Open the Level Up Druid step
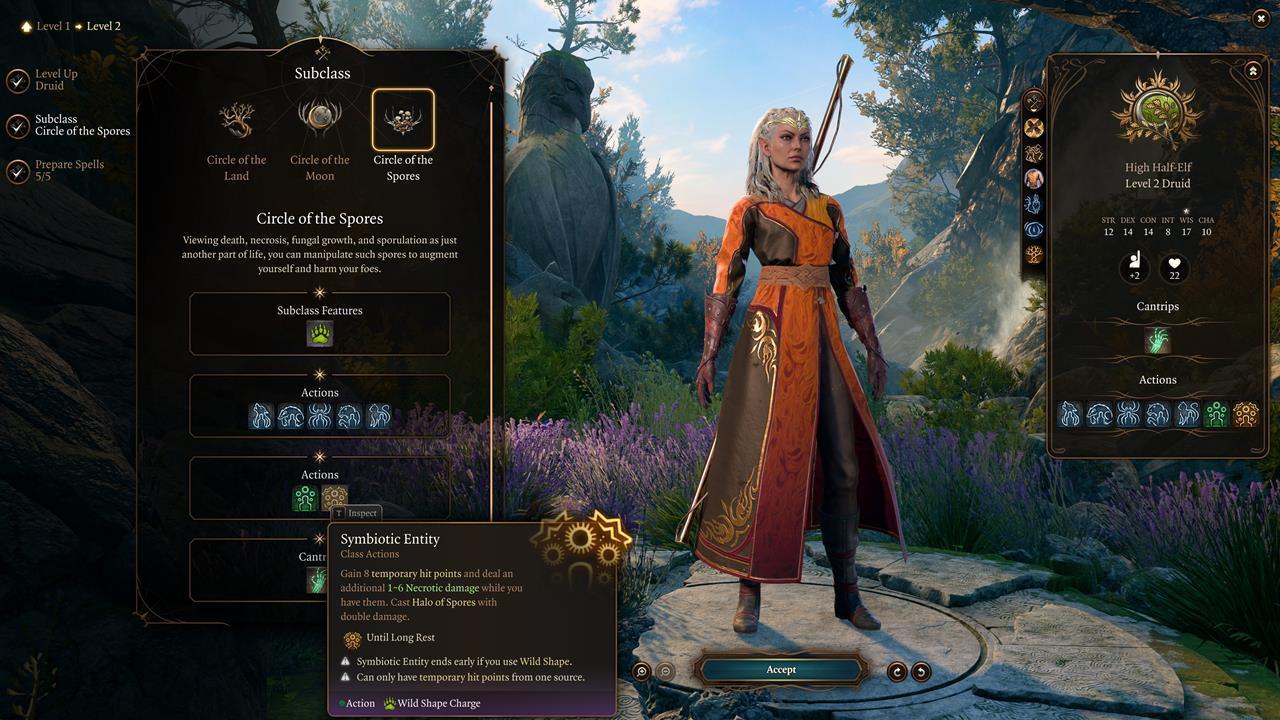Viewport: 1280px width, 720px height. (56, 81)
